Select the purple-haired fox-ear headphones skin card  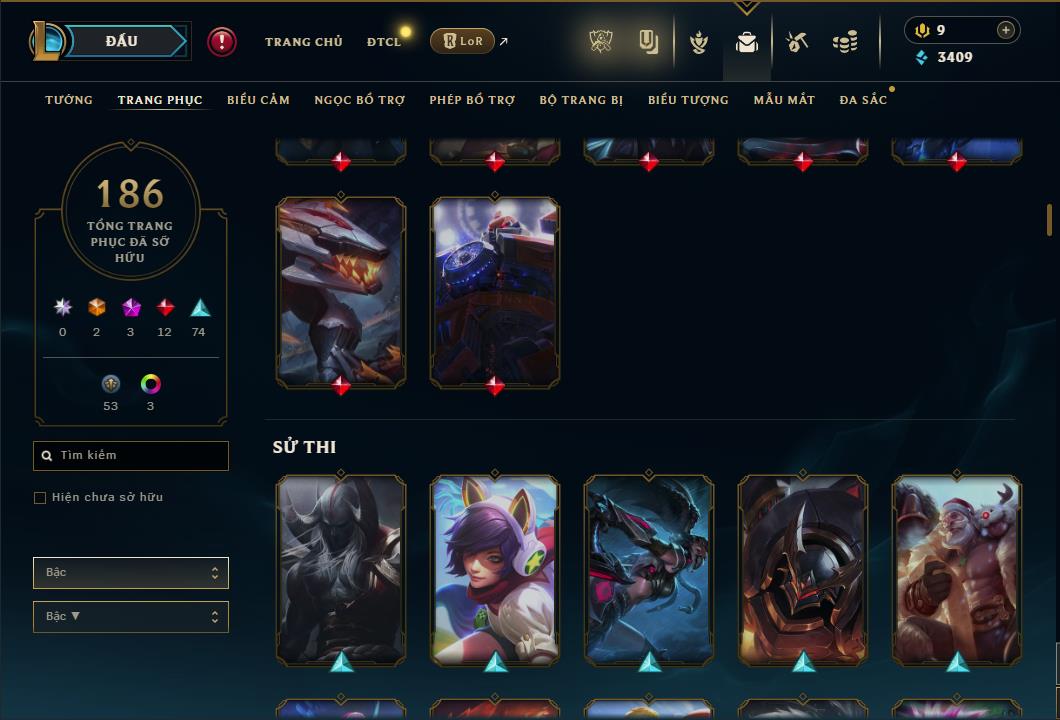(495, 568)
